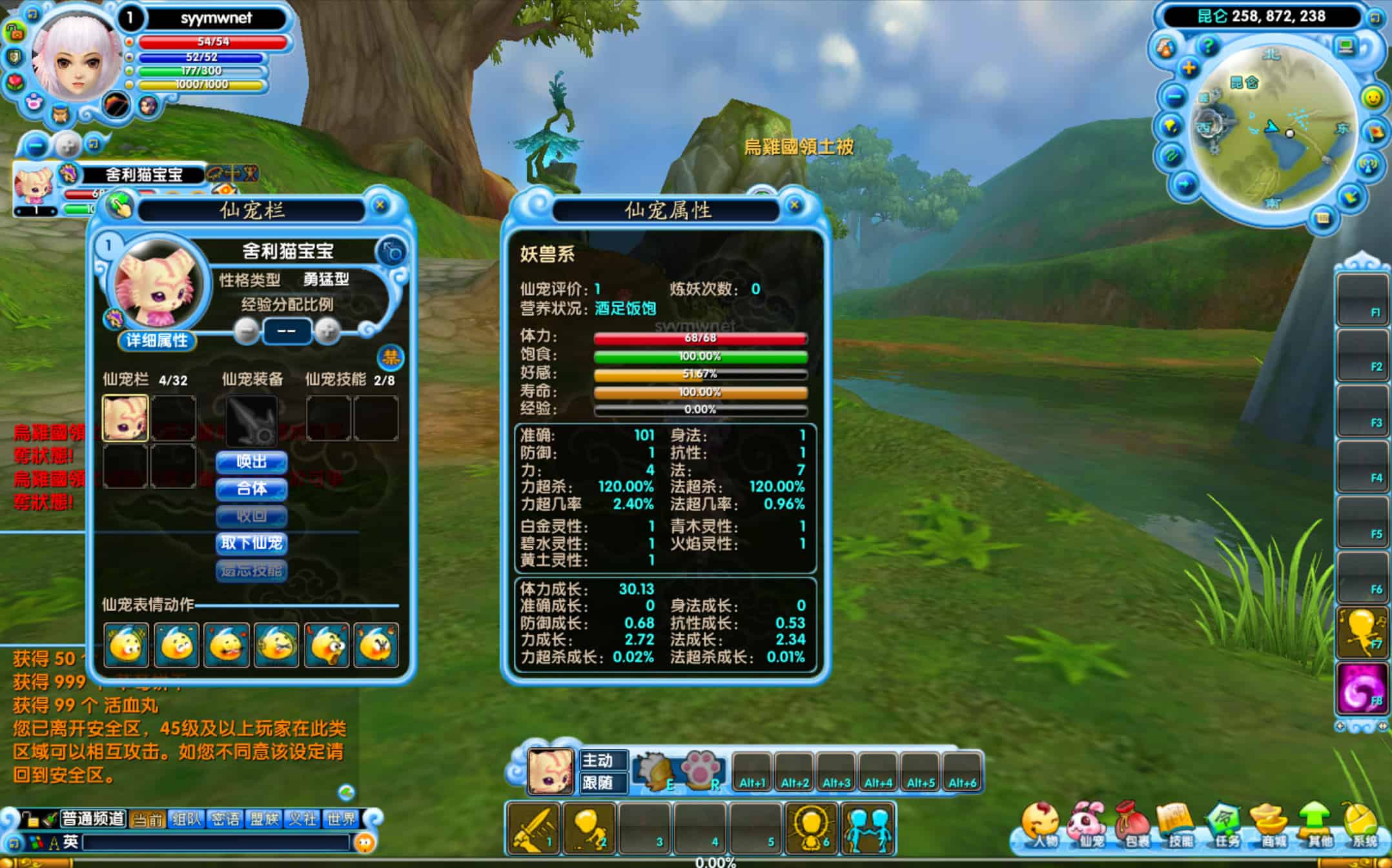Close the 仙宠栏 pet list window
1392x868 pixels.
pos(380,205)
